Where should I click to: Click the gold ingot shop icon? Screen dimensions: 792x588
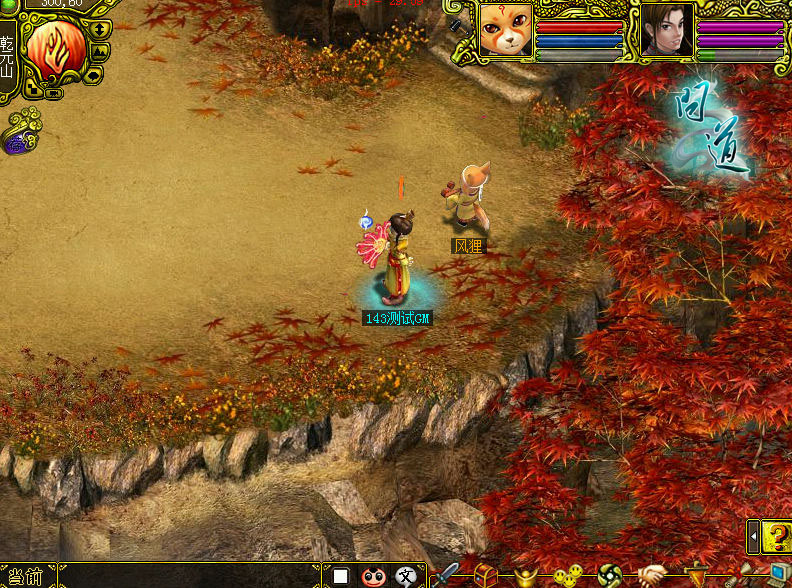coord(526,576)
